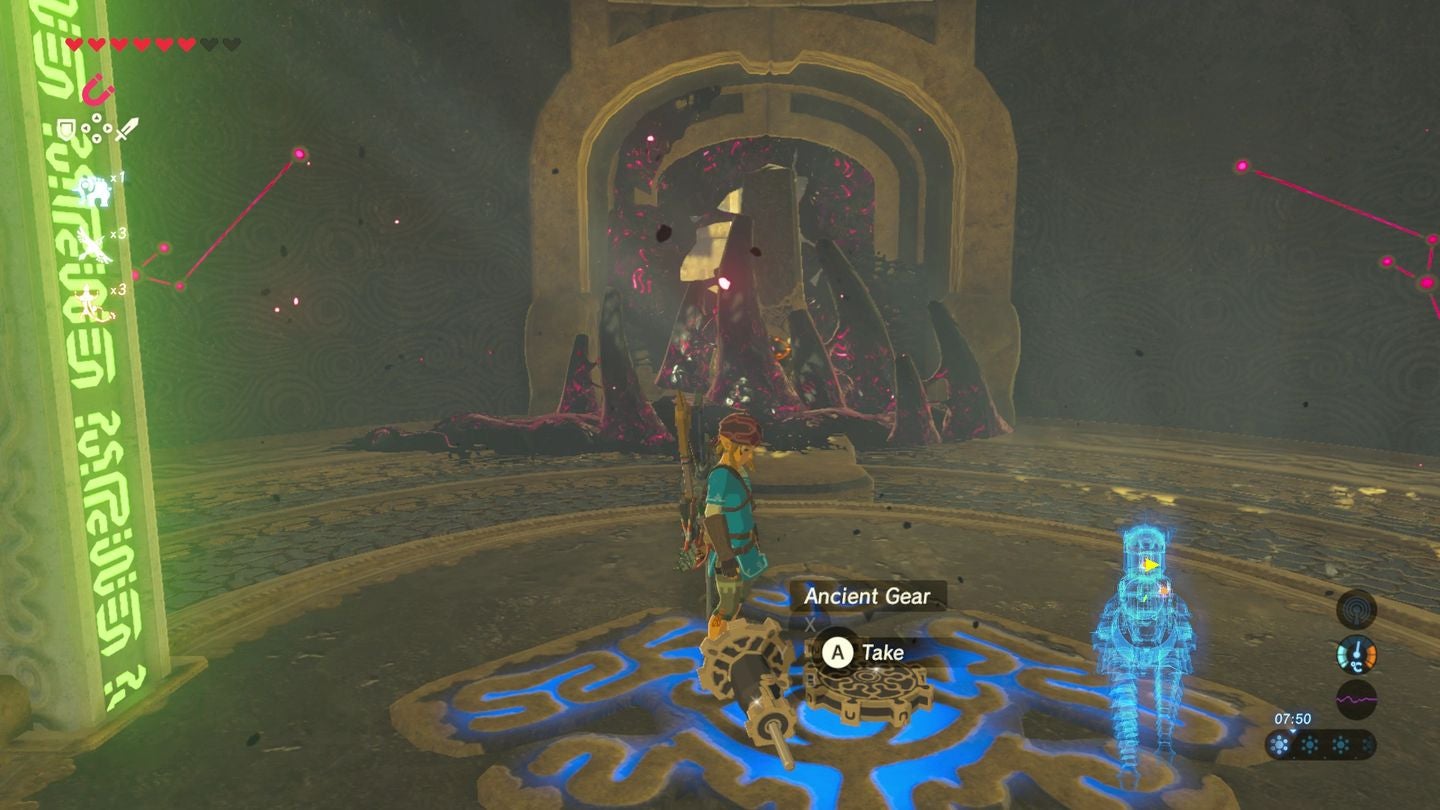Toggle the first filled red heart
The height and width of the screenshot is (810, 1440).
click(x=74, y=43)
